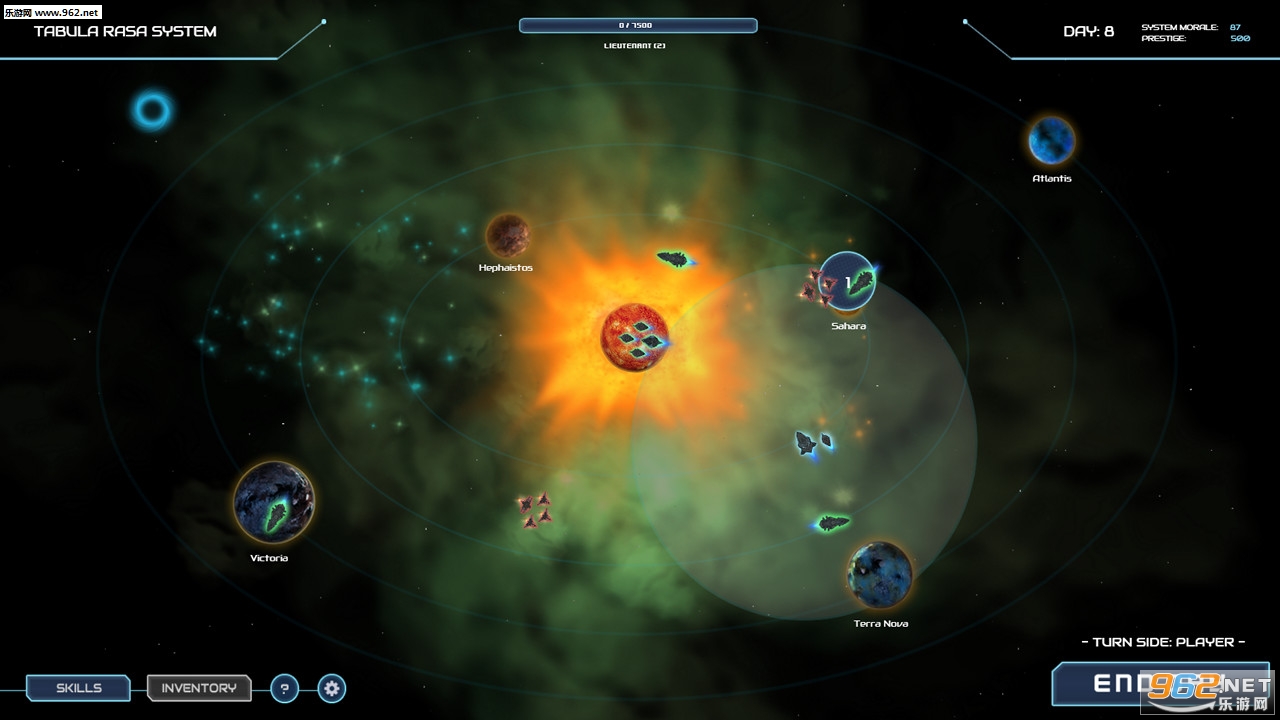Click the blue ring warp gate
Screen dimensions: 1280x720
[153, 111]
